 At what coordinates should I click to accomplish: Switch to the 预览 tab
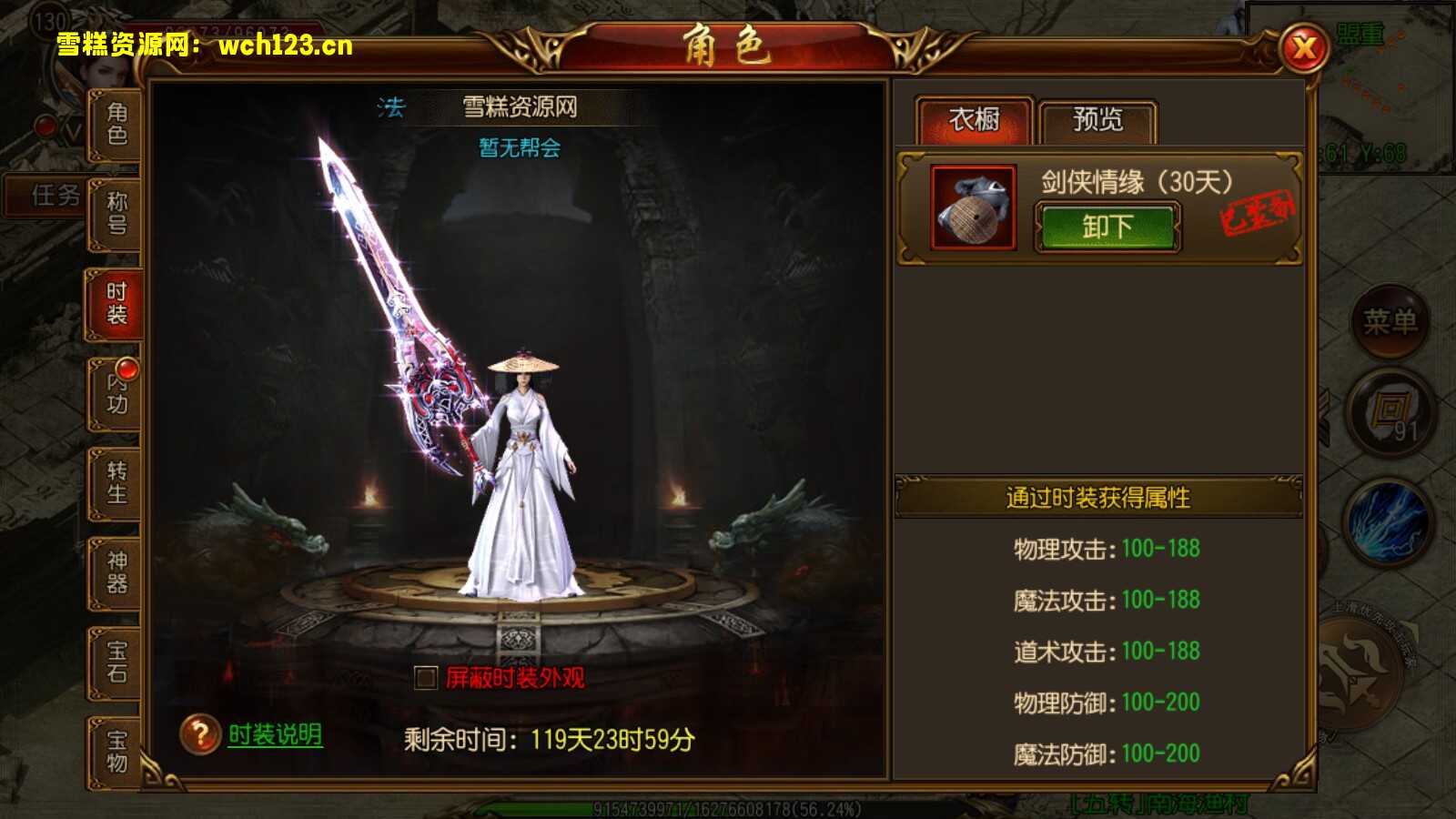point(1098,119)
